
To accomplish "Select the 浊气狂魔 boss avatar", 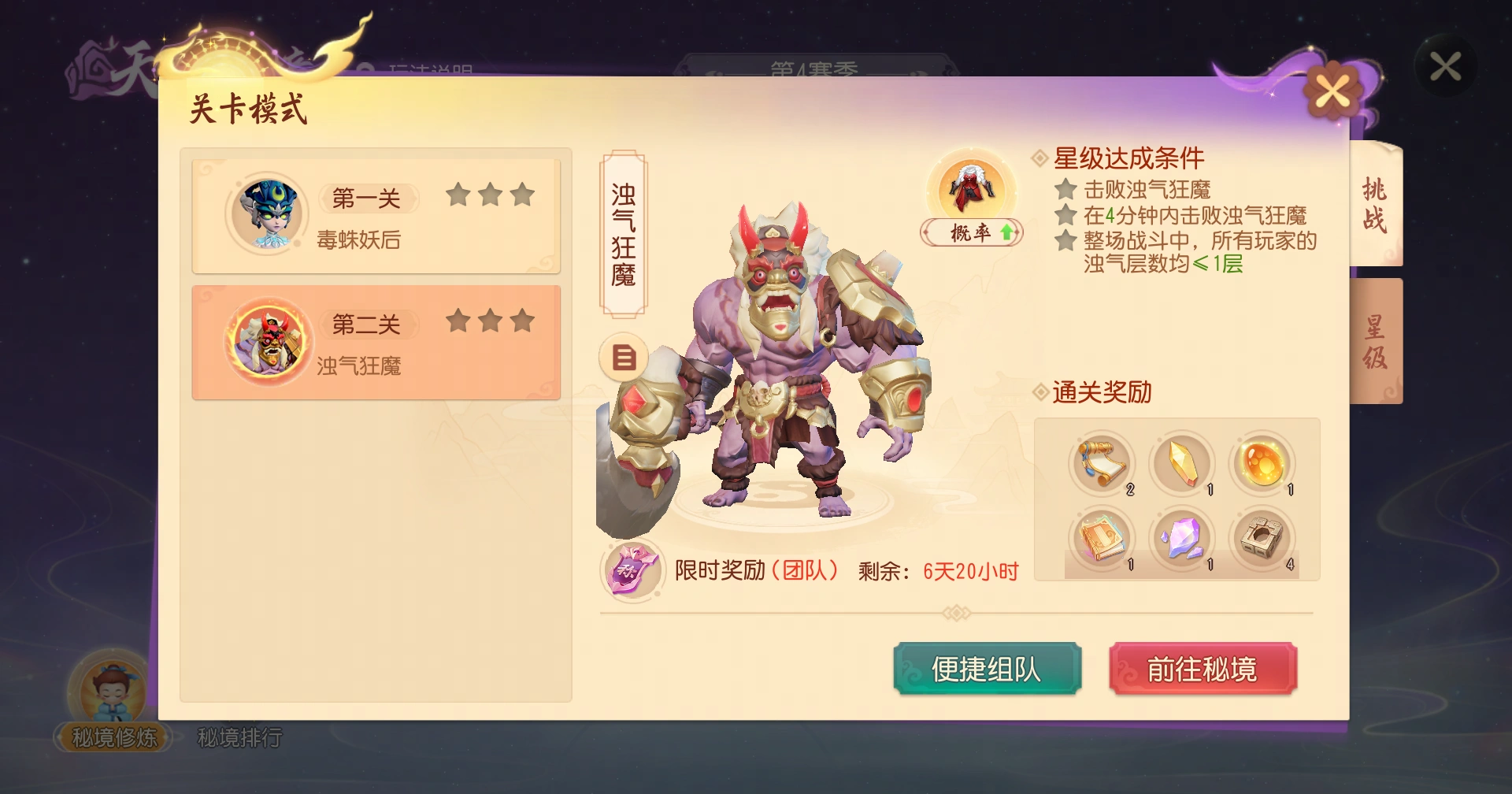I will point(266,342).
